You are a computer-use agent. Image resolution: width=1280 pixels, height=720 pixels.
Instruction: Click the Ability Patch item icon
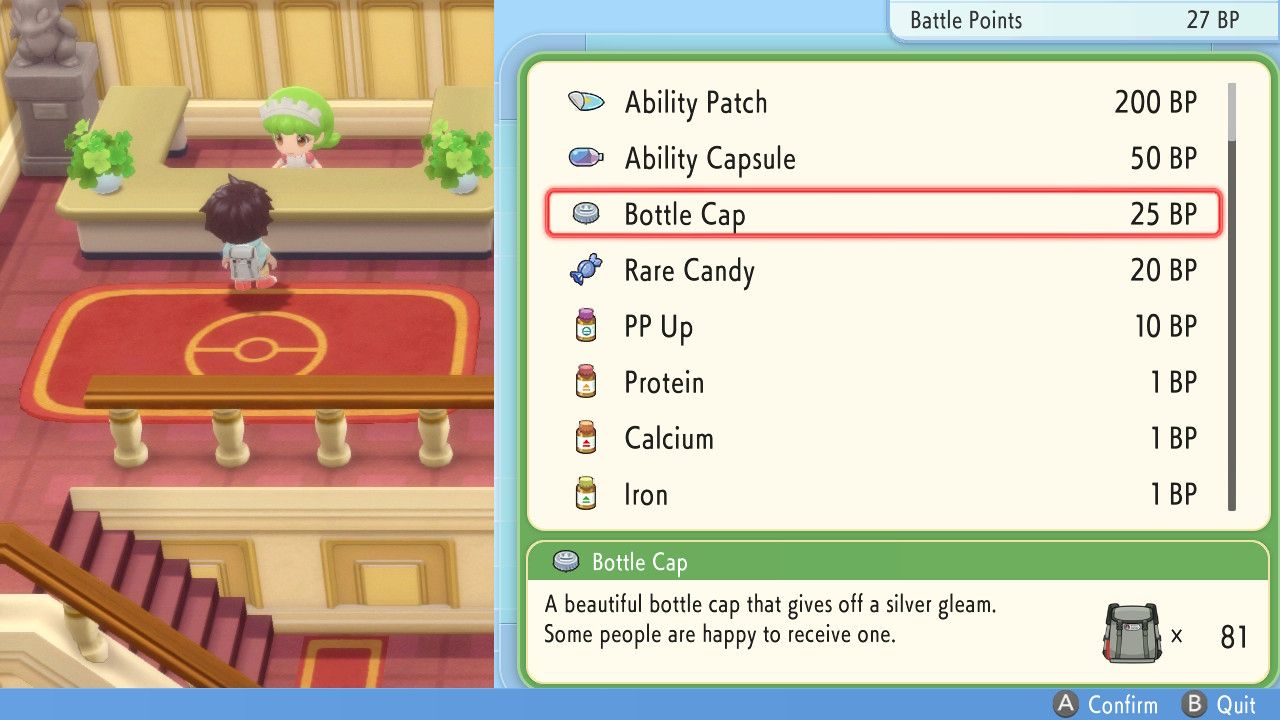pos(587,101)
